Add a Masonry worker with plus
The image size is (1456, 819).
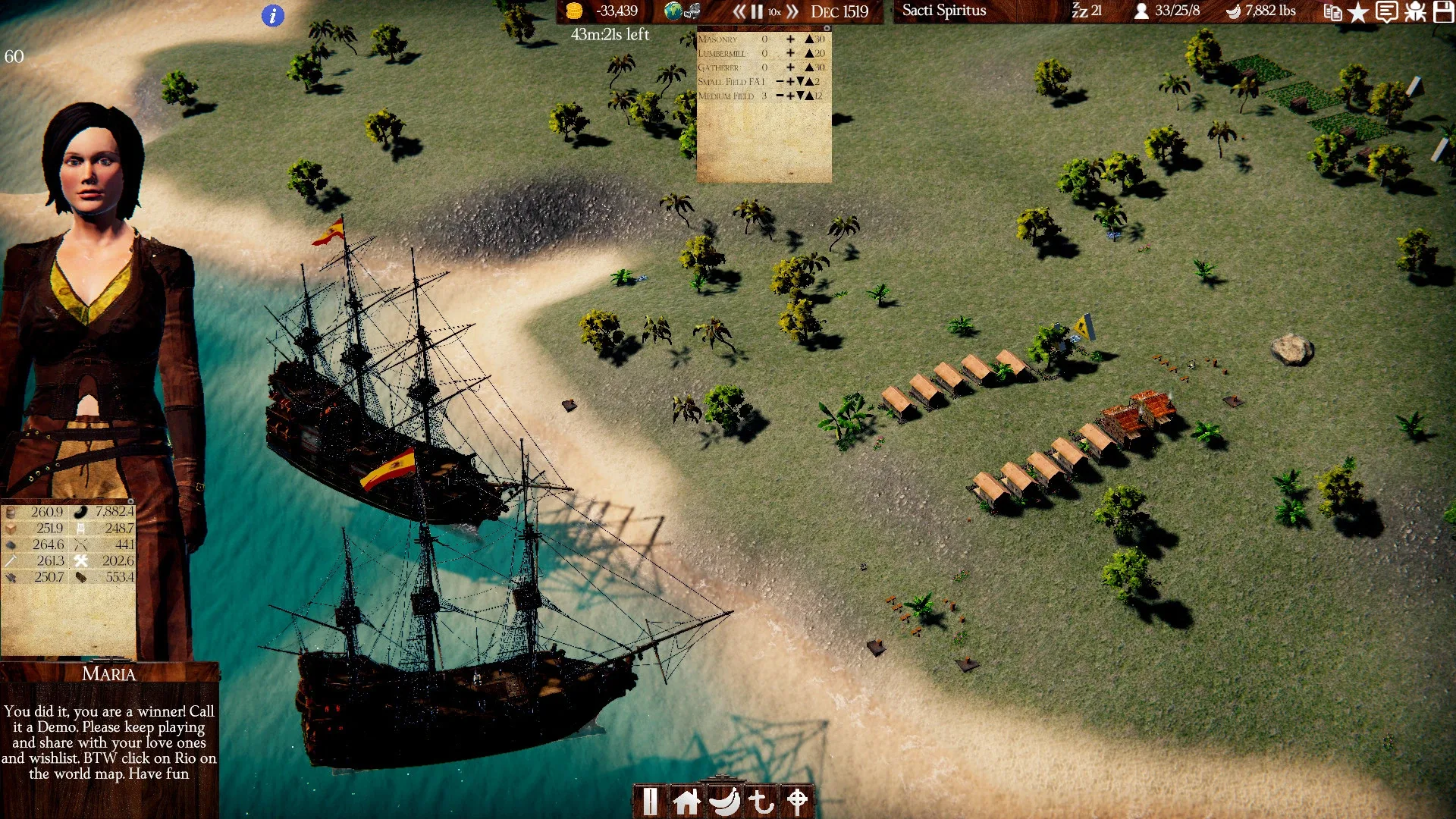[790, 39]
